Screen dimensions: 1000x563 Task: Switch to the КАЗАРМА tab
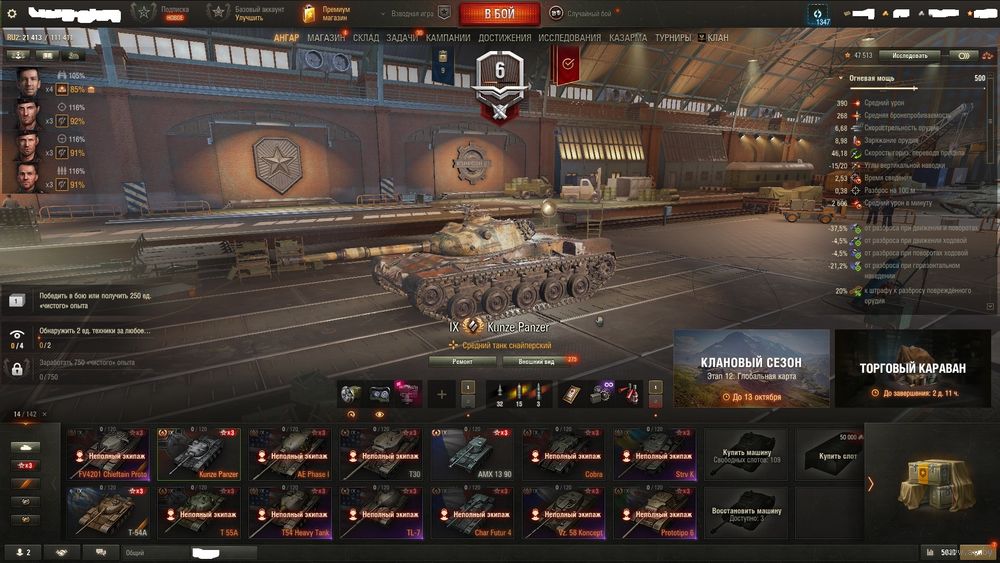[628, 38]
